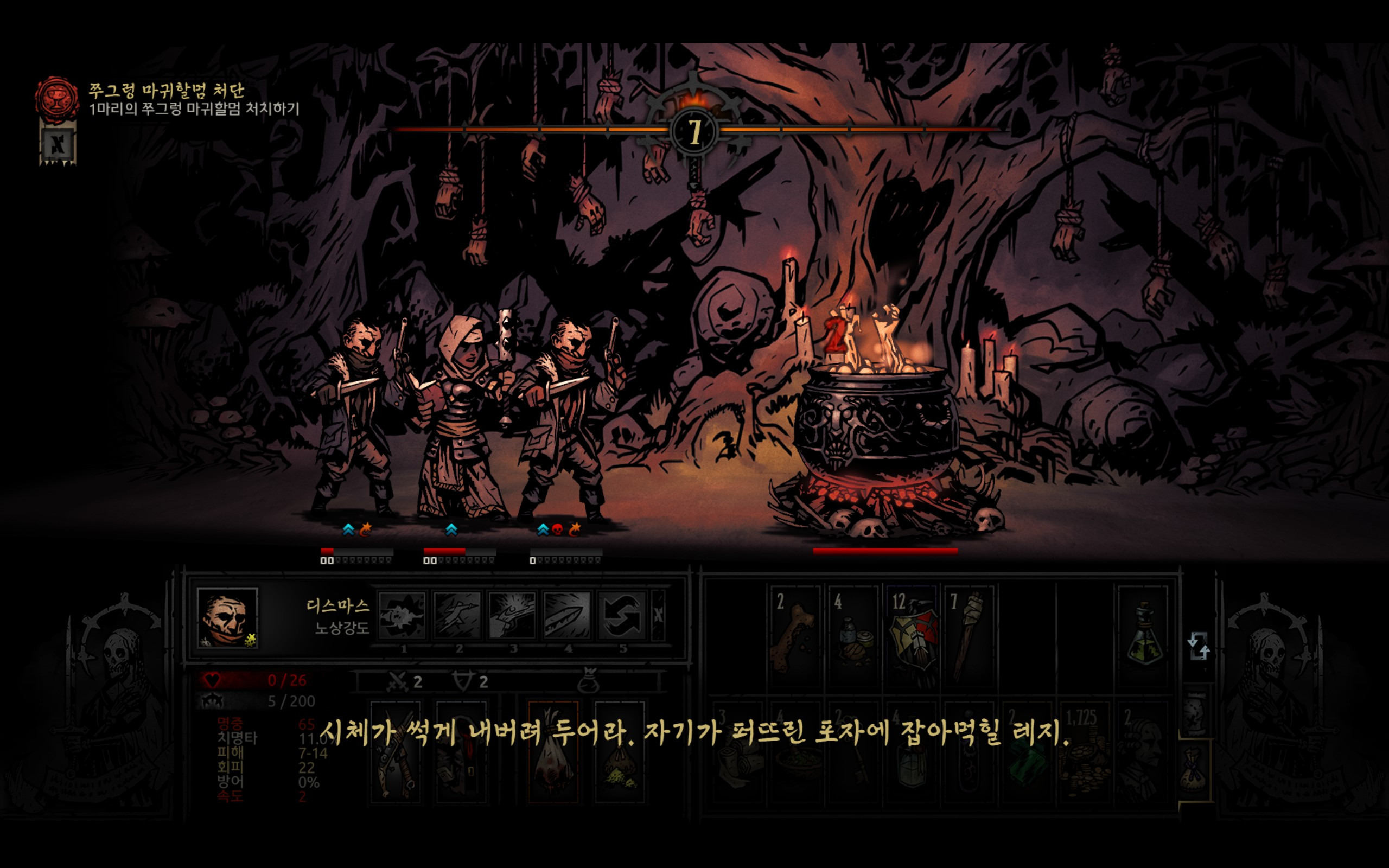Select the bloody sack trinket slot
The width and height of the screenshot is (1389, 868).
tap(553, 751)
